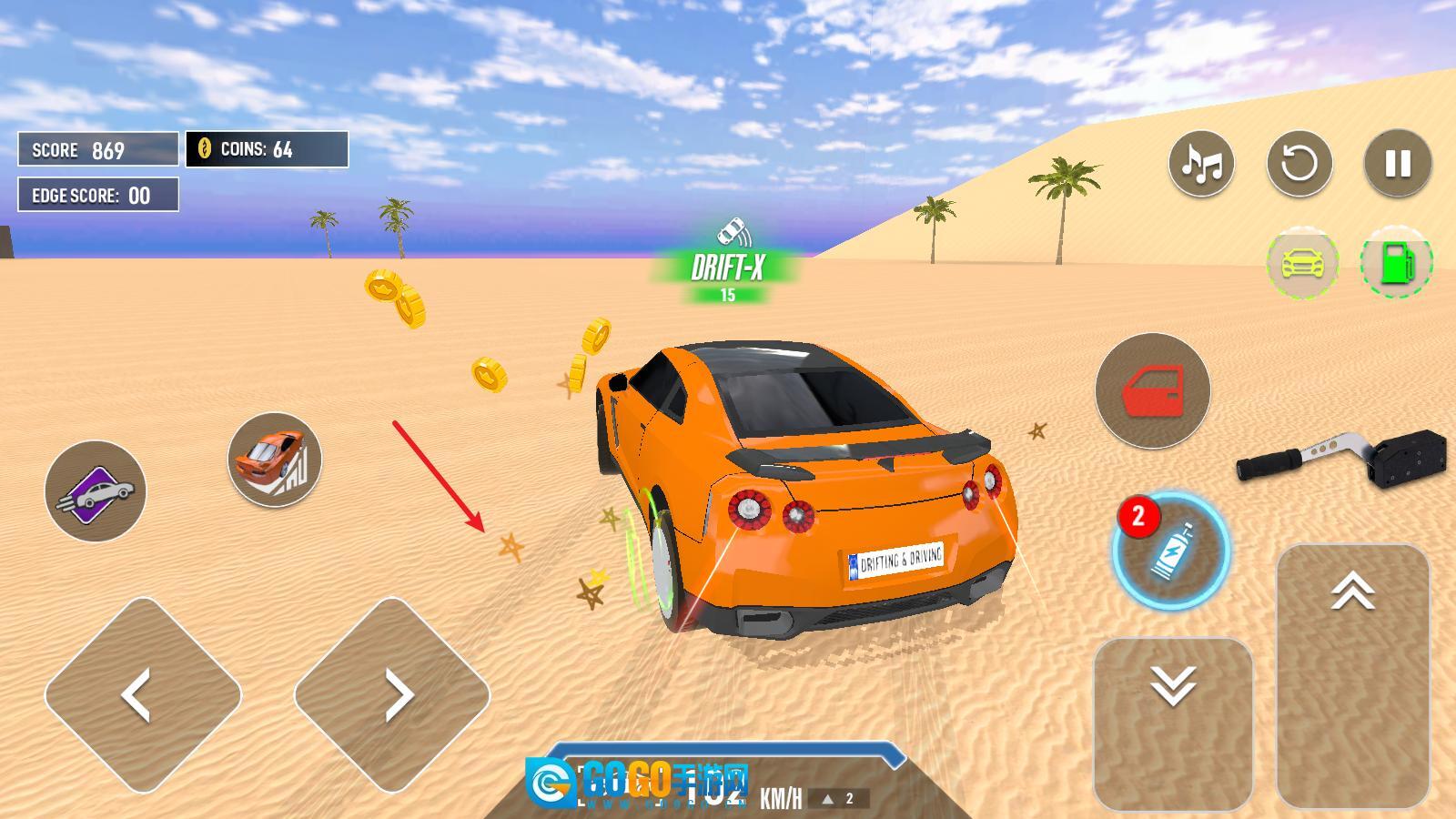Tap the yellow car icon button

tap(1303, 263)
